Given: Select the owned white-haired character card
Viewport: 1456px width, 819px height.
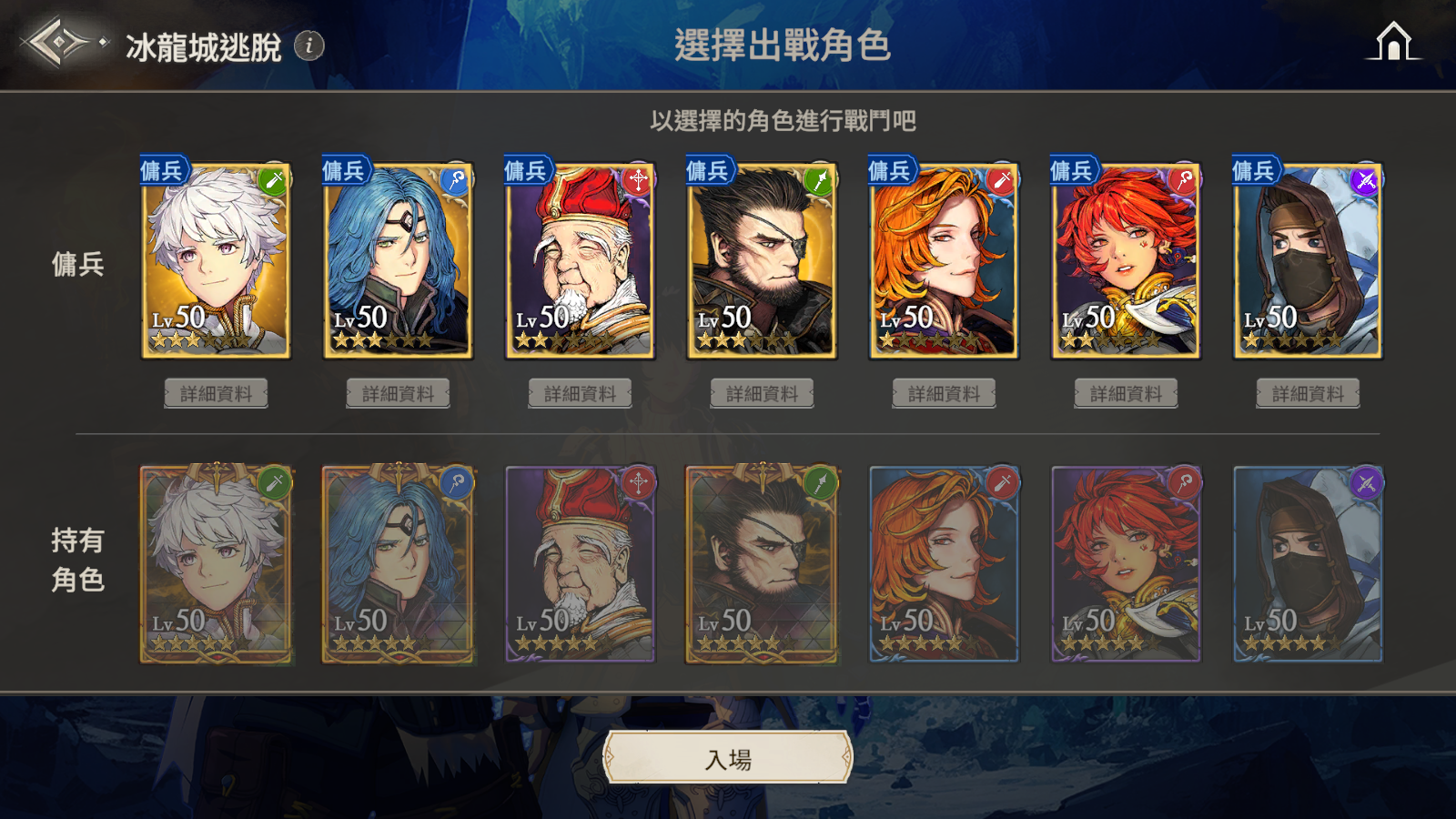Looking at the screenshot, I should [x=217, y=564].
